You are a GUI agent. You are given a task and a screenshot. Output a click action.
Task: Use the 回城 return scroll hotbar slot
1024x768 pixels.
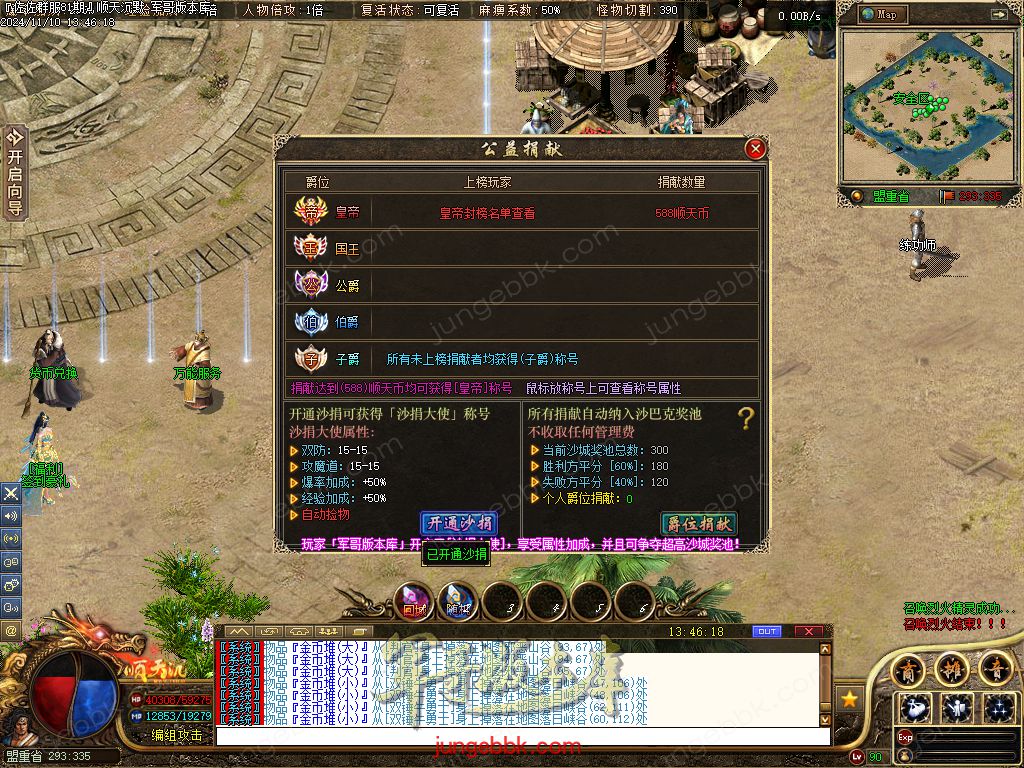click(x=414, y=600)
